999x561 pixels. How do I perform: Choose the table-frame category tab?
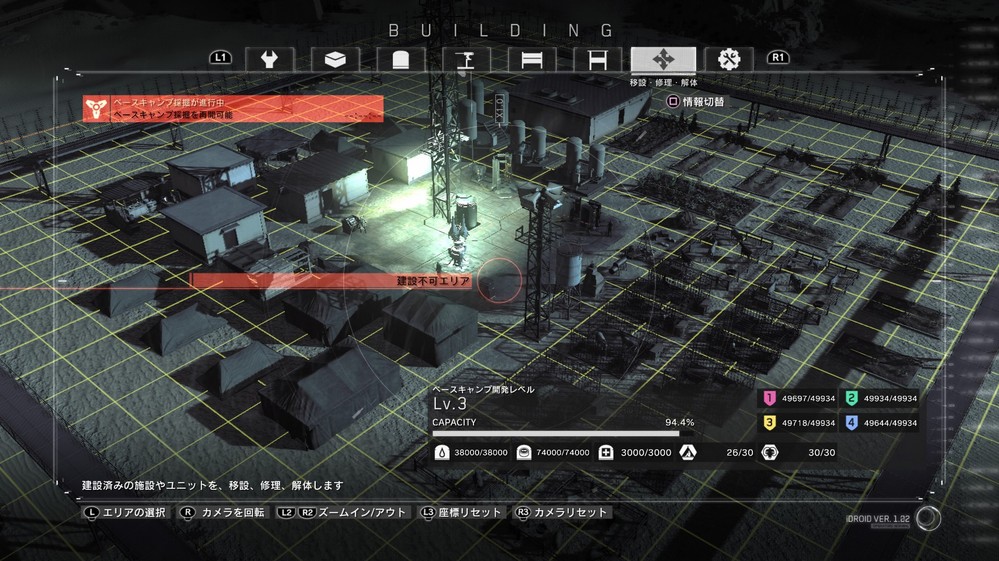click(x=597, y=59)
